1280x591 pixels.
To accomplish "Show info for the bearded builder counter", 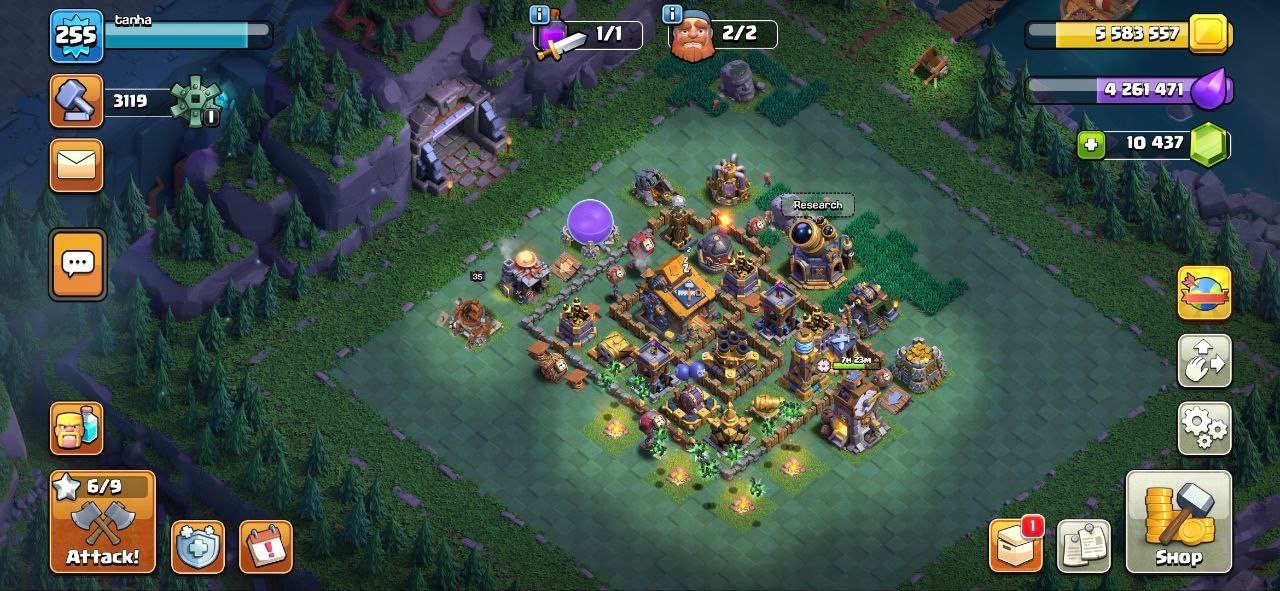I will [x=673, y=14].
